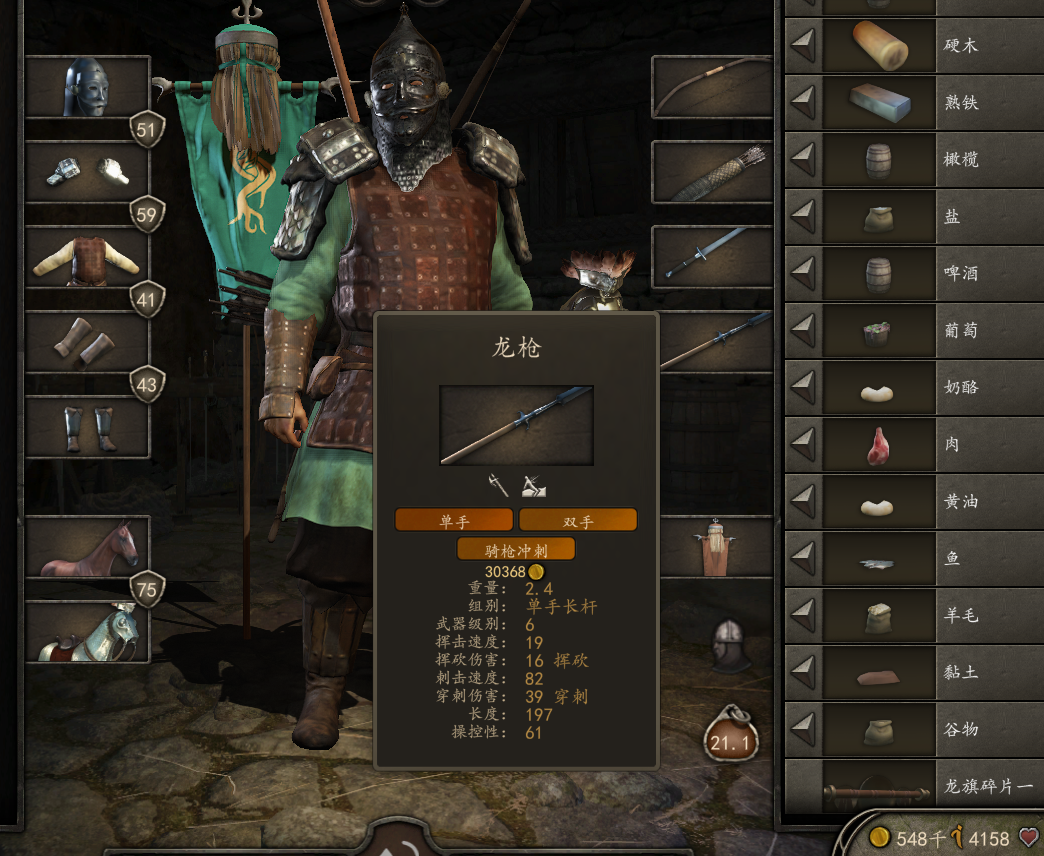Select the horse mount slot
Image resolution: width=1044 pixels, height=856 pixels.
click(87, 548)
